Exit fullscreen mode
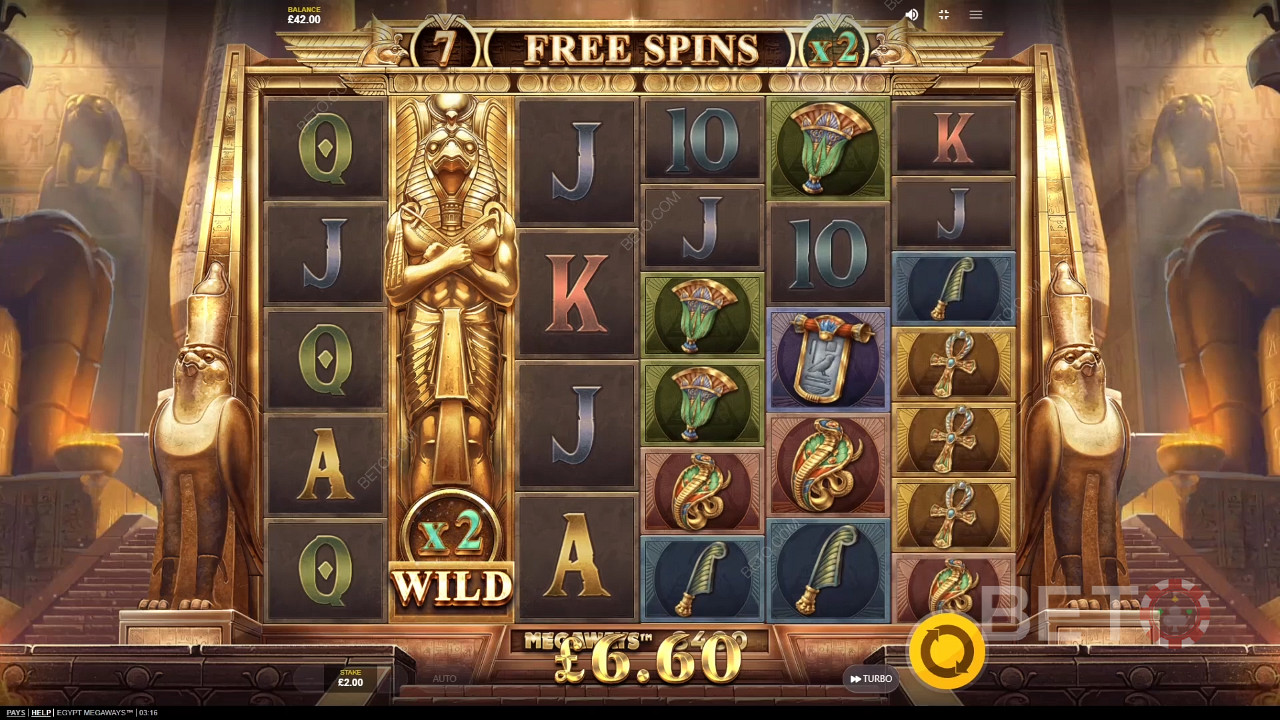The image size is (1280, 720). point(943,15)
